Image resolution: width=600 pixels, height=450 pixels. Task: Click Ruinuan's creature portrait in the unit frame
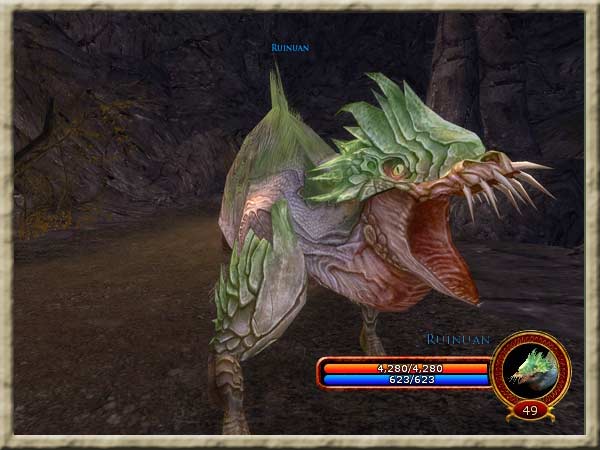click(531, 367)
